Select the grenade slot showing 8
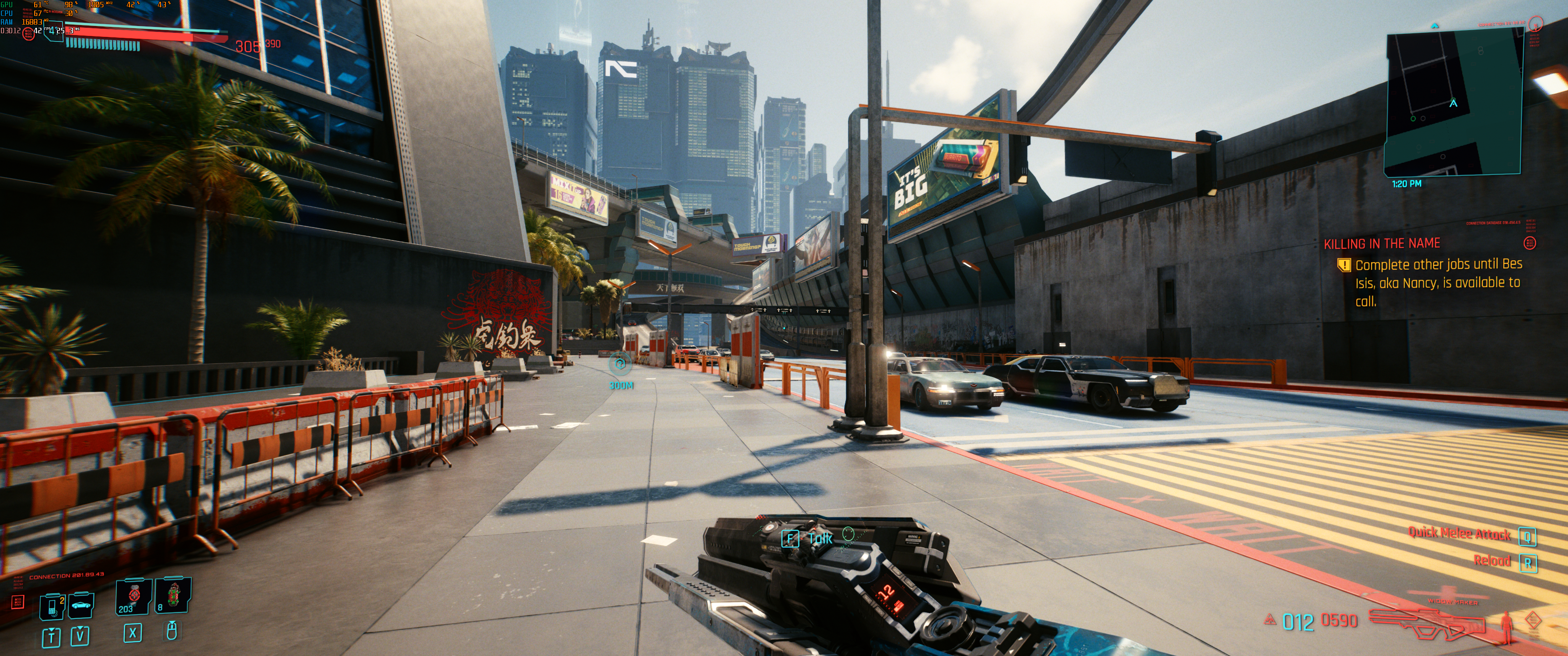The height and width of the screenshot is (656, 1568). point(173,596)
